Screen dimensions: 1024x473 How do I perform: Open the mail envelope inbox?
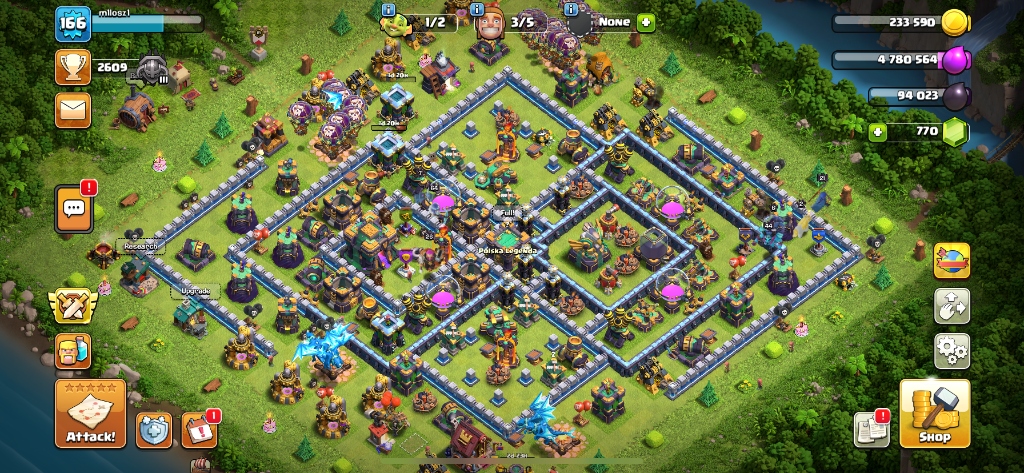click(x=73, y=109)
